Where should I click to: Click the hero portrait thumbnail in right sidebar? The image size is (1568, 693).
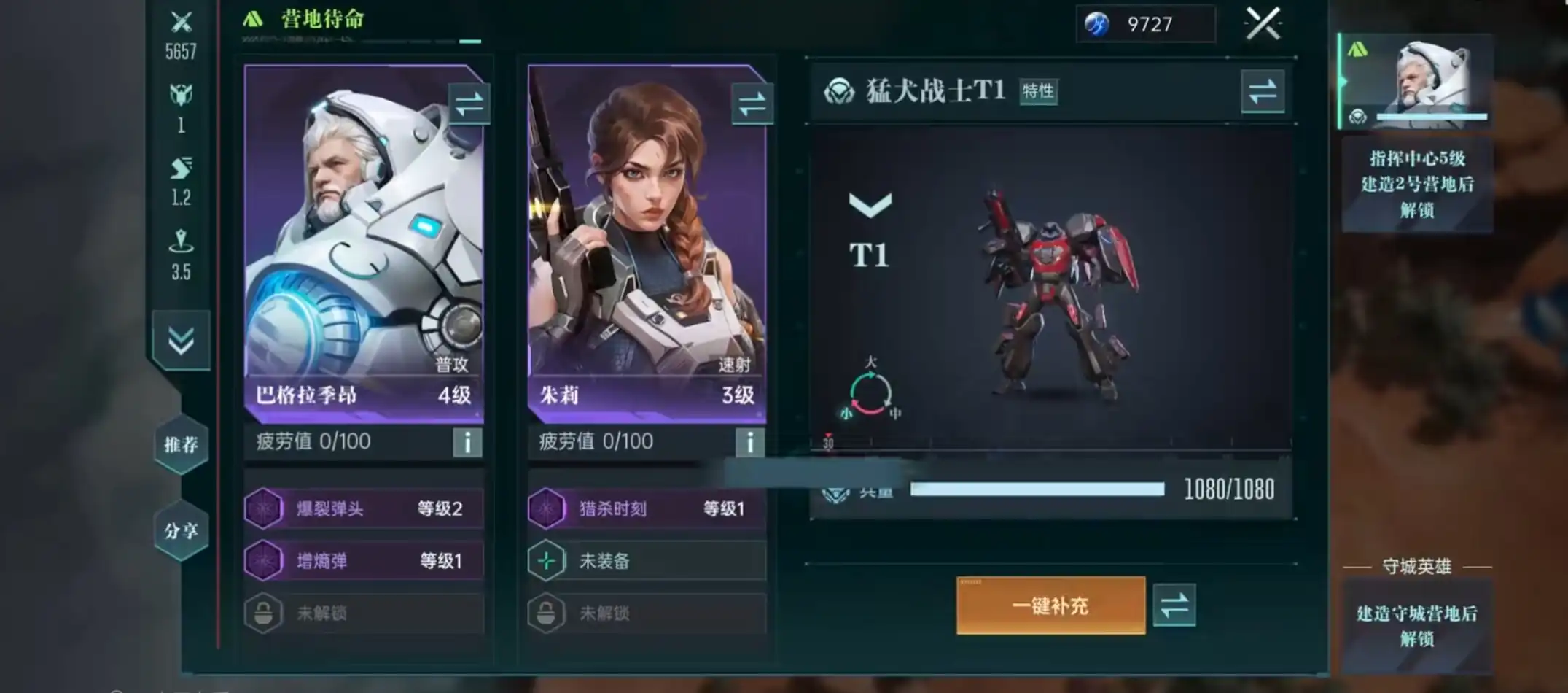1416,80
